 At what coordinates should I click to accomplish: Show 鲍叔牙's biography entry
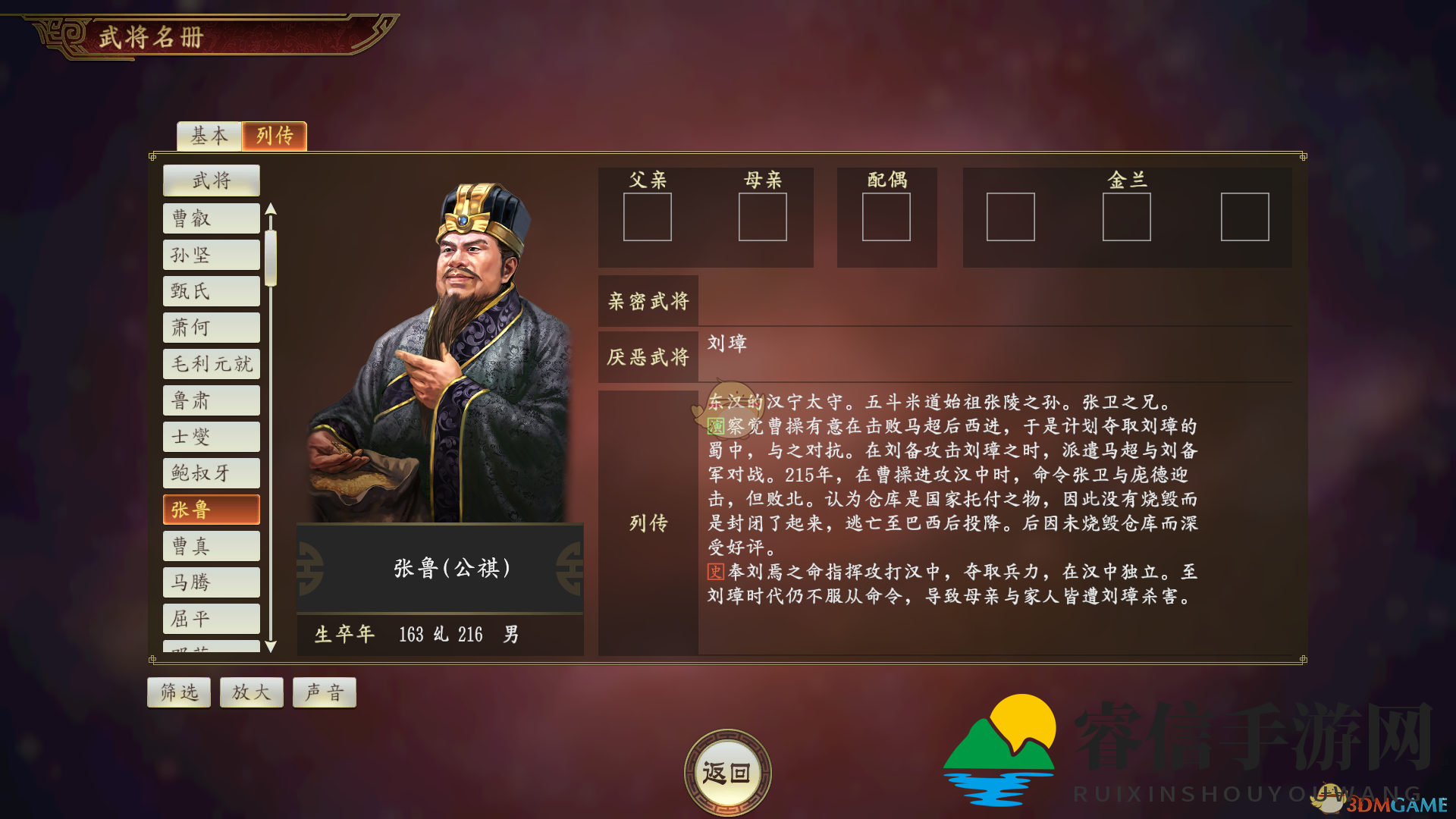212,473
